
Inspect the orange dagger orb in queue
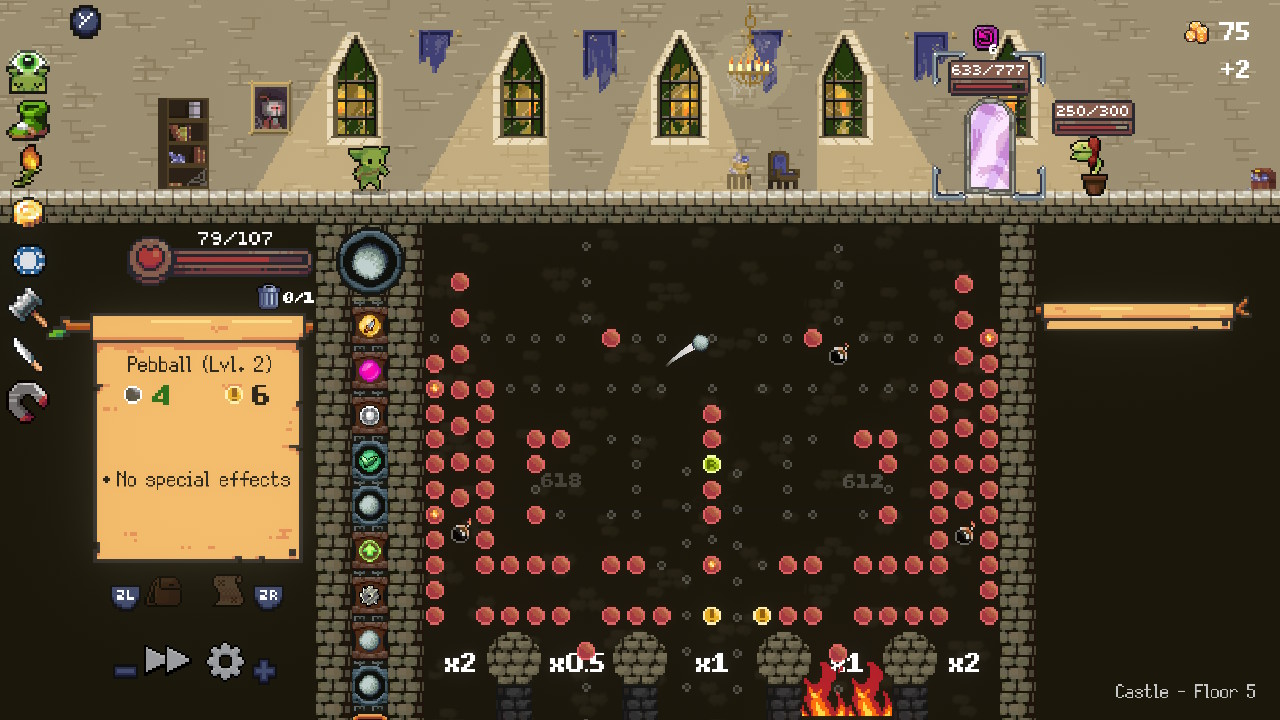click(370, 325)
